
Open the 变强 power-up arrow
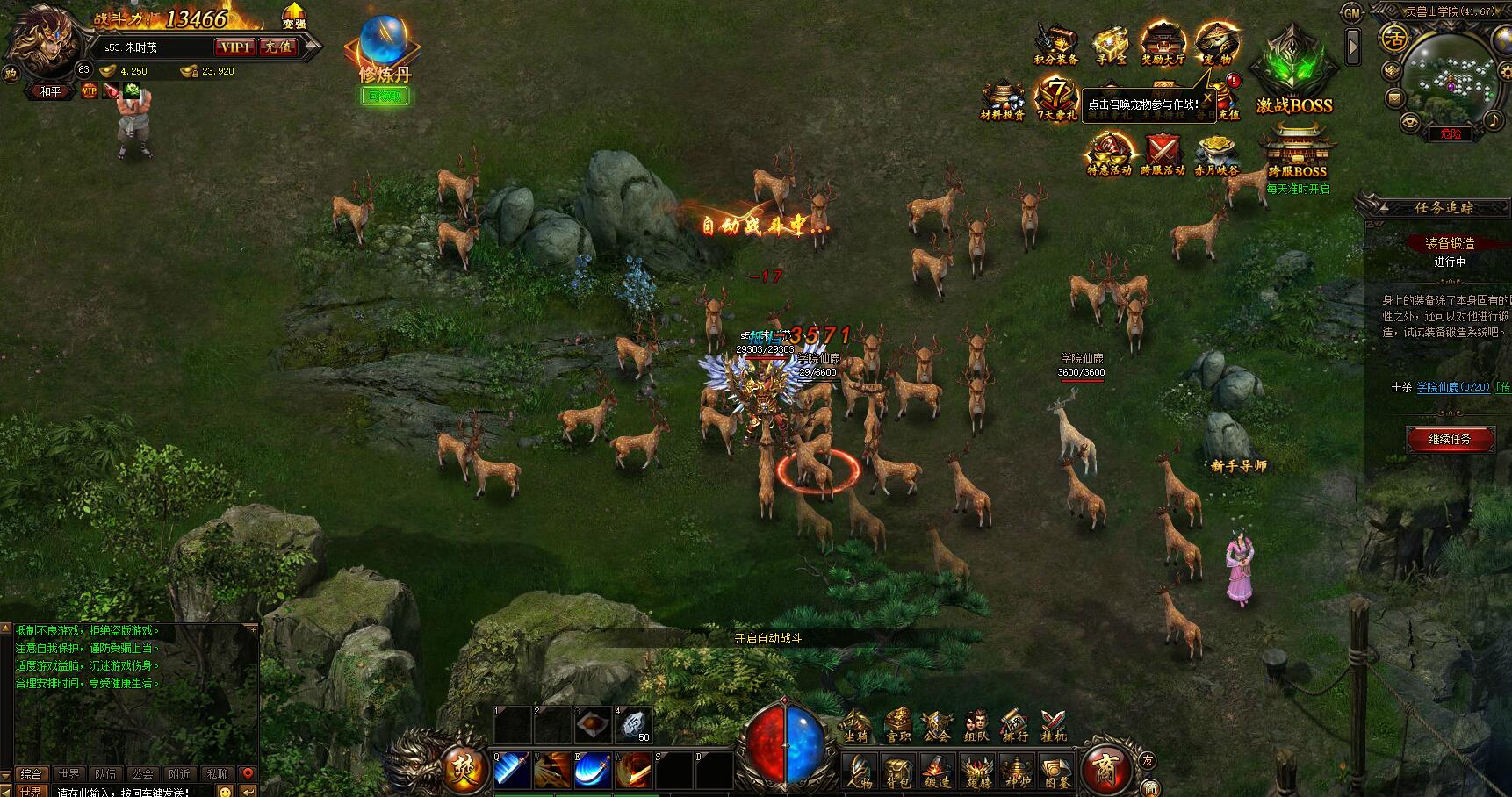click(x=294, y=16)
